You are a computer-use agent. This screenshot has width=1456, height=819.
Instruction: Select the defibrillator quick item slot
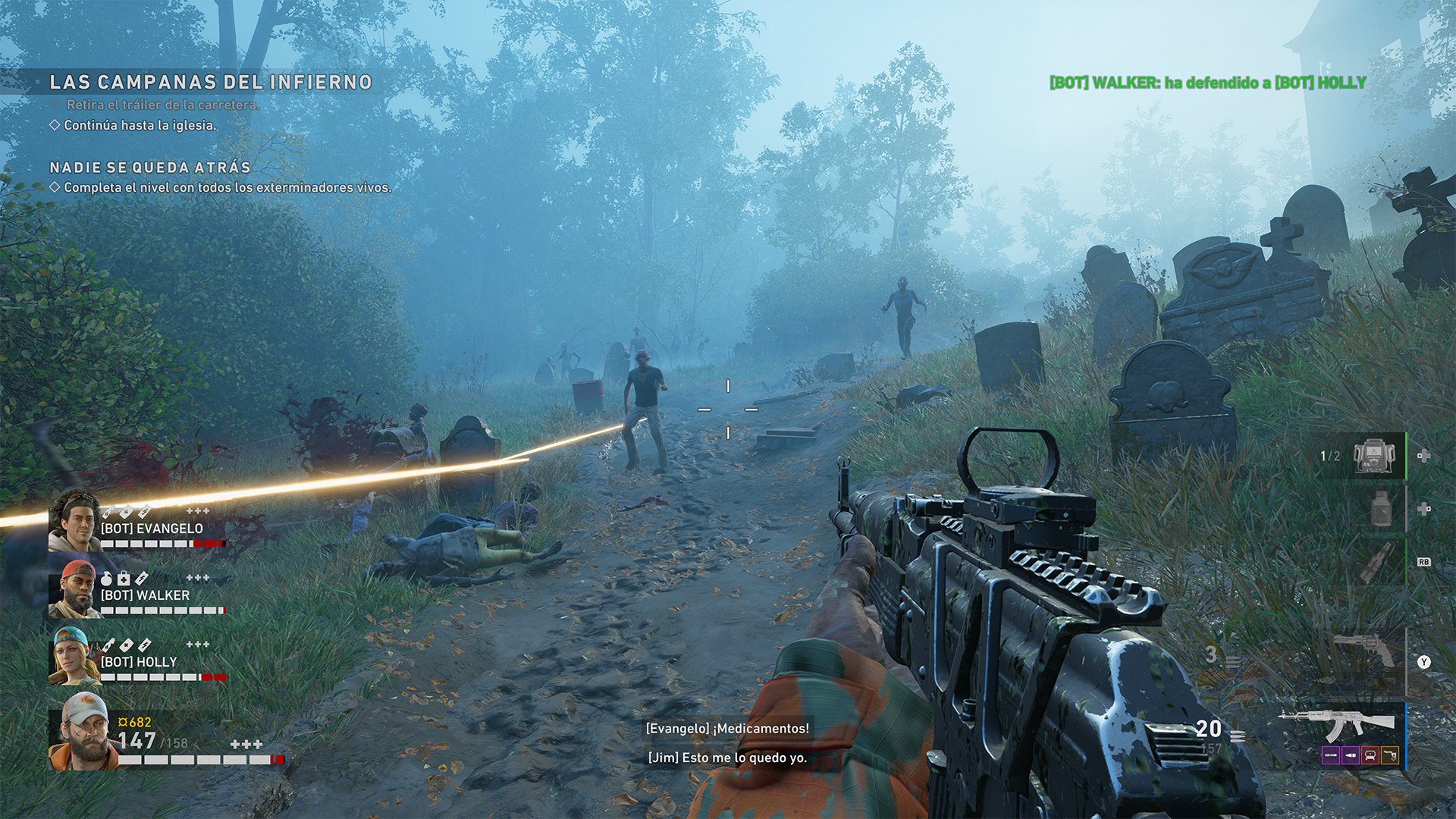(1374, 456)
